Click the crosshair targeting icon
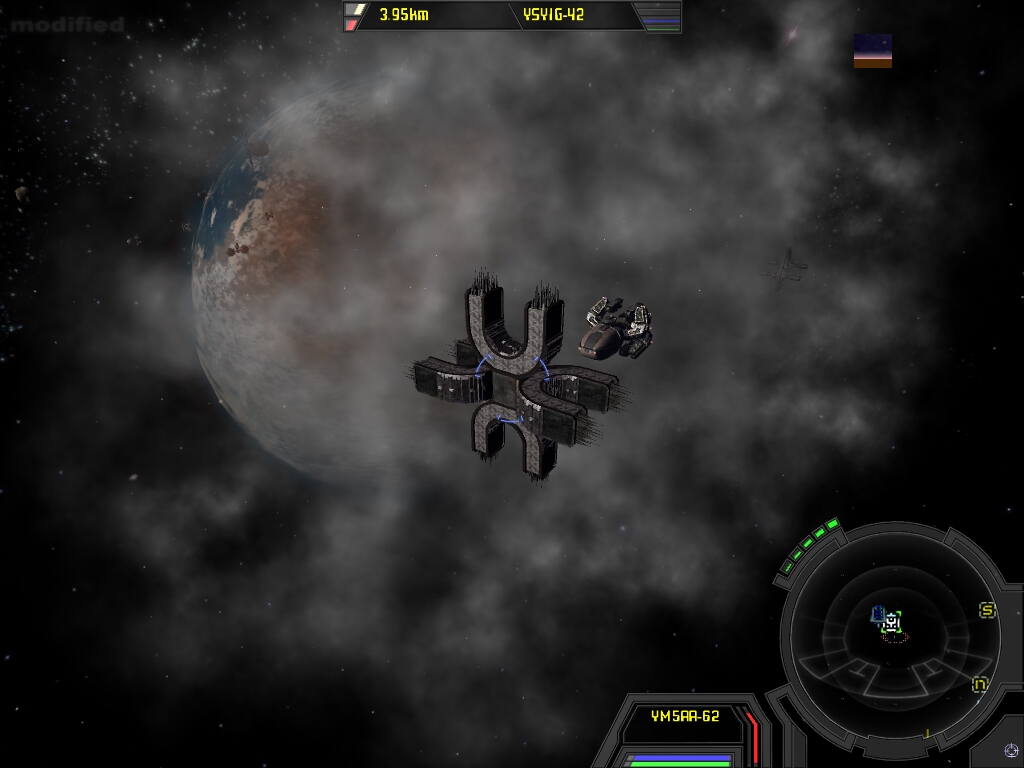The width and height of the screenshot is (1024, 768). click(1011, 750)
